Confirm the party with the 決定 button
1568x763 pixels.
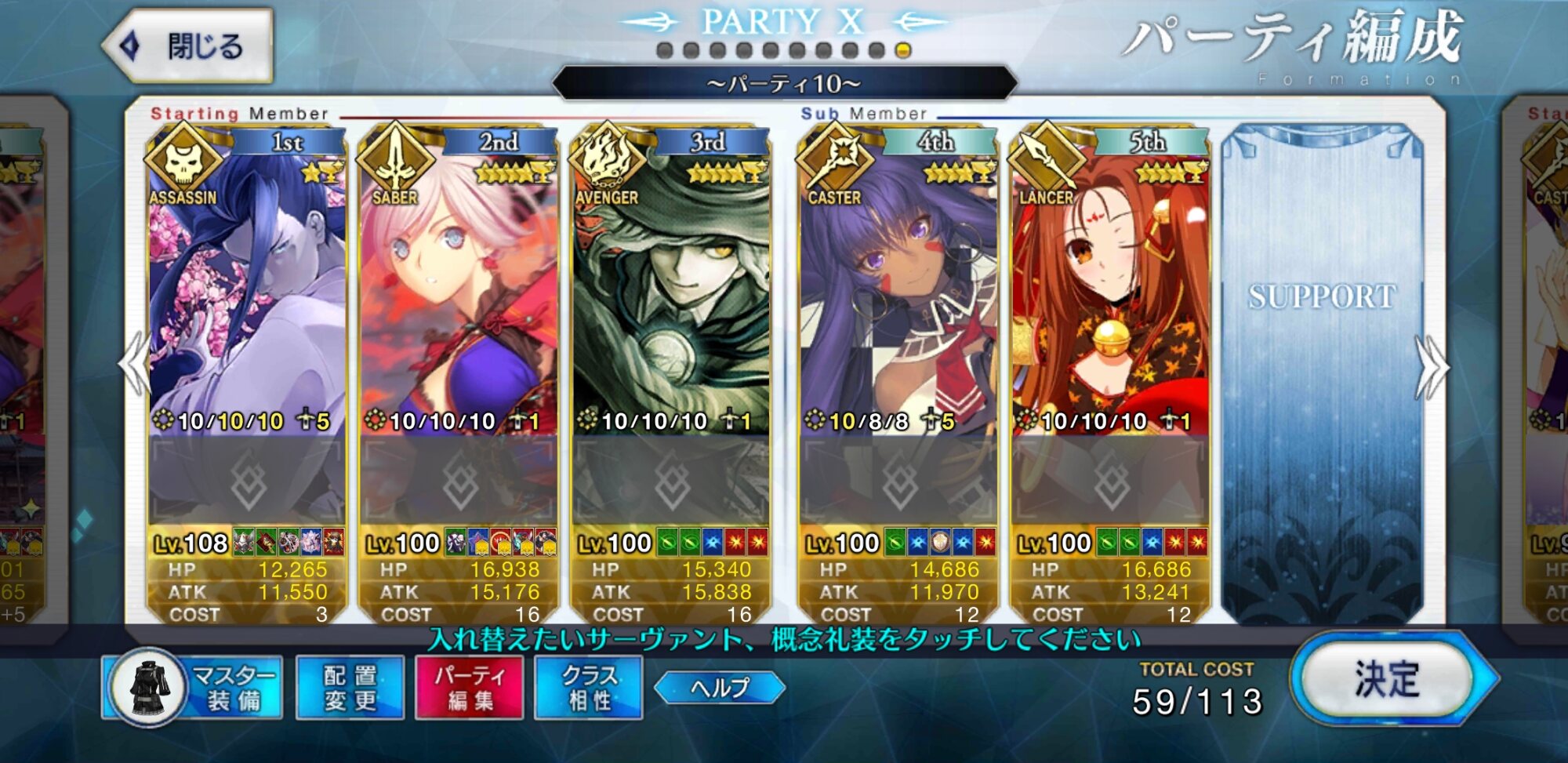[x=1388, y=679]
